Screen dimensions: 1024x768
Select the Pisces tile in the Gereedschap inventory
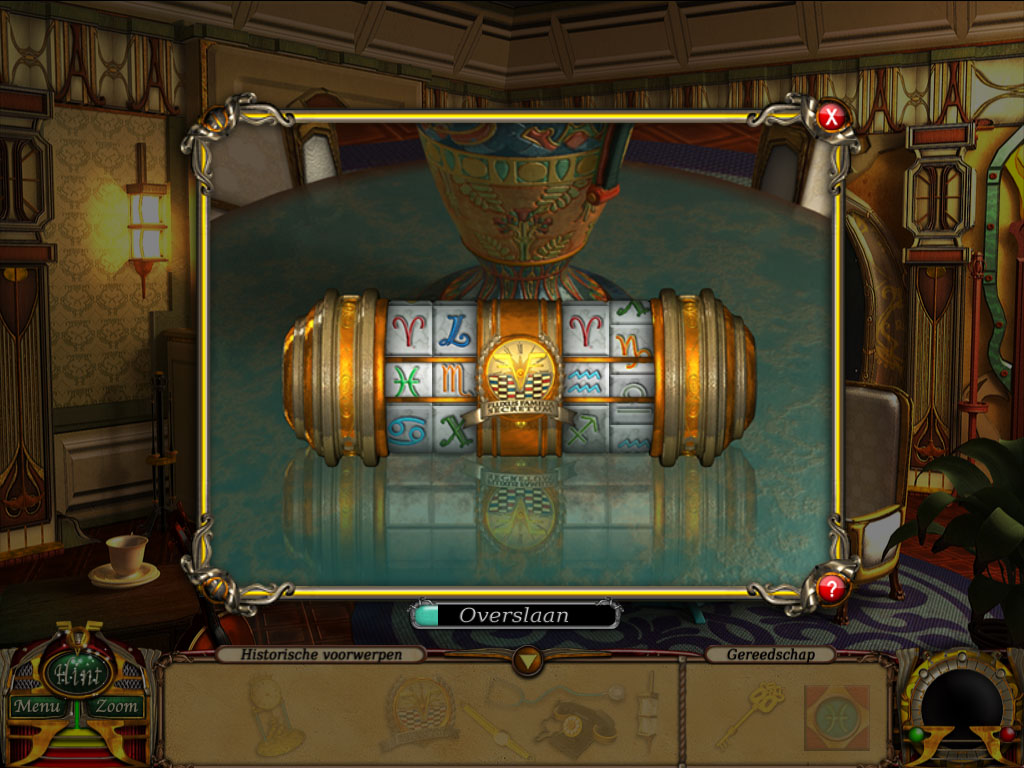[x=836, y=717]
